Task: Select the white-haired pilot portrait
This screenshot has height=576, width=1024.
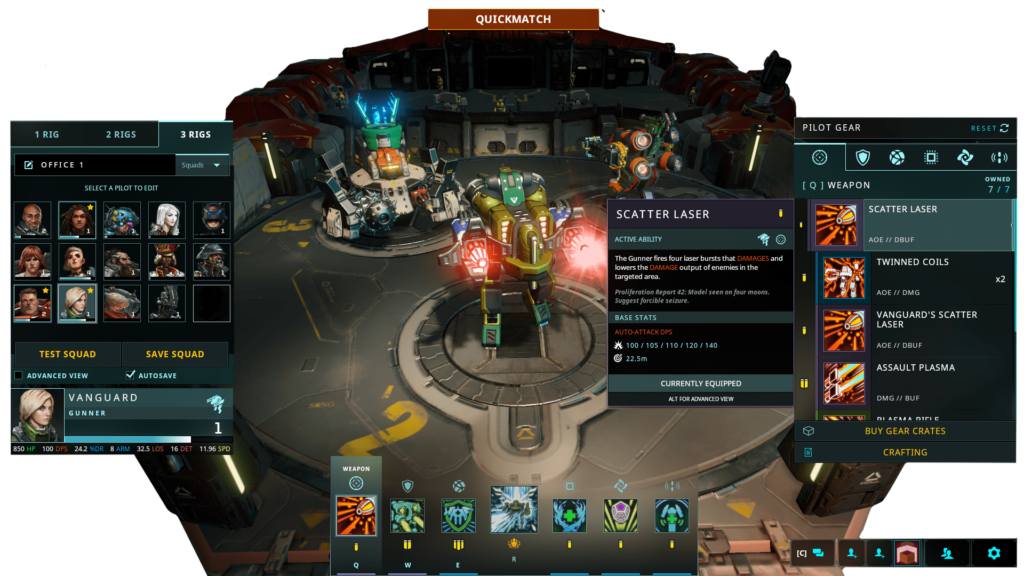Action: tap(167, 219)
